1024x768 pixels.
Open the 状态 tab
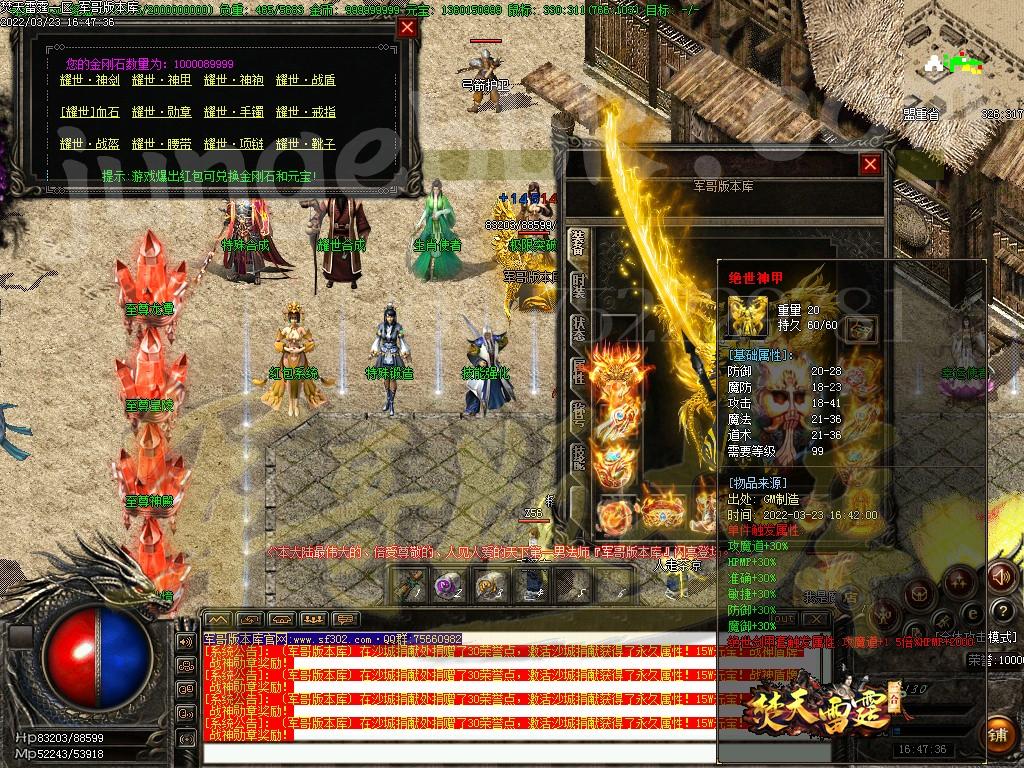579,327
